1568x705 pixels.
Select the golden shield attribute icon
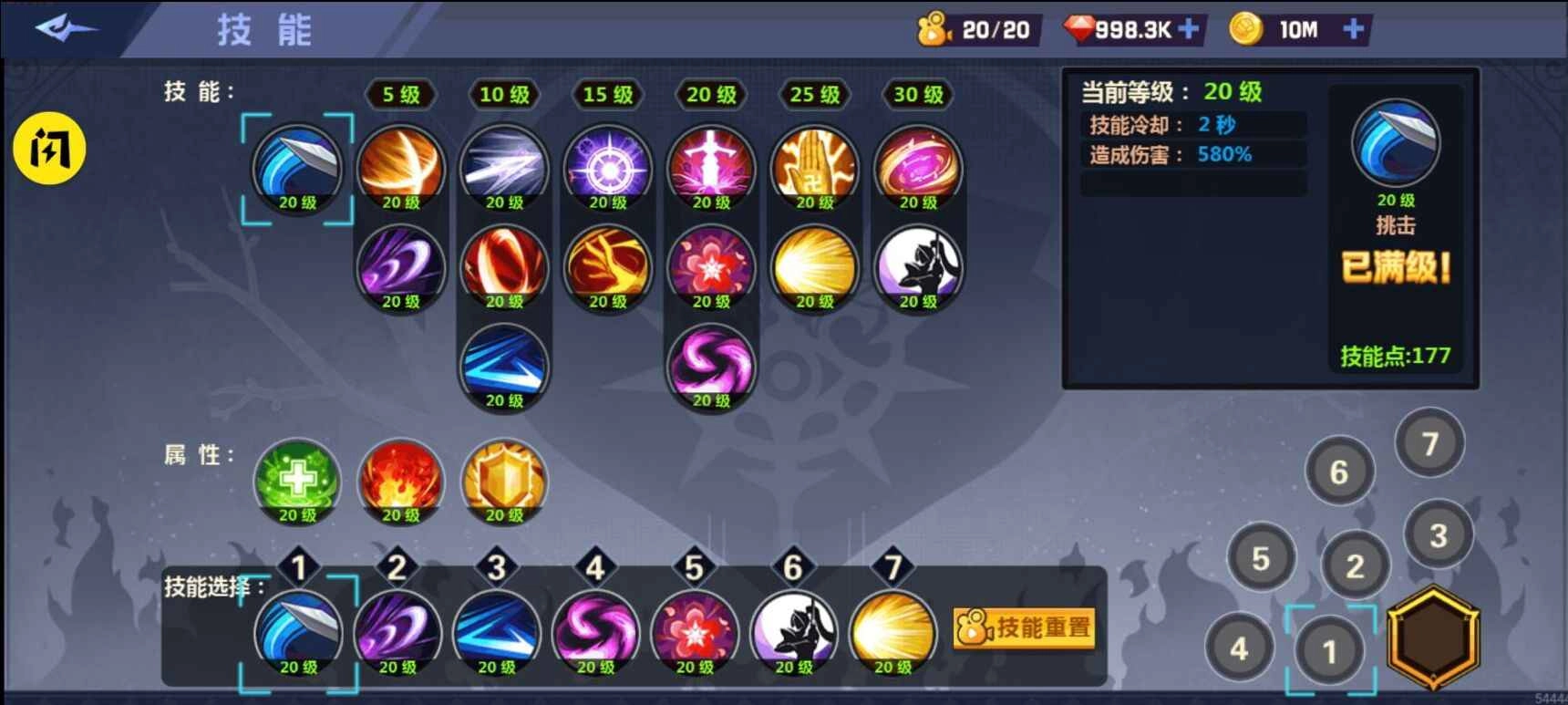pyautogui.click(x=504, y=481)
